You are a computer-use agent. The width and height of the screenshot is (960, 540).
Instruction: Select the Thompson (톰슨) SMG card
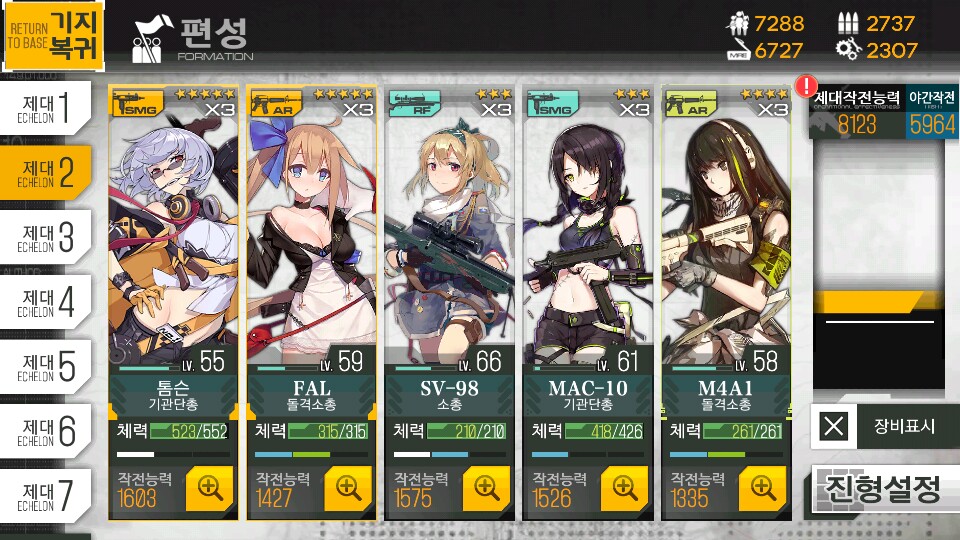[174, 240]
